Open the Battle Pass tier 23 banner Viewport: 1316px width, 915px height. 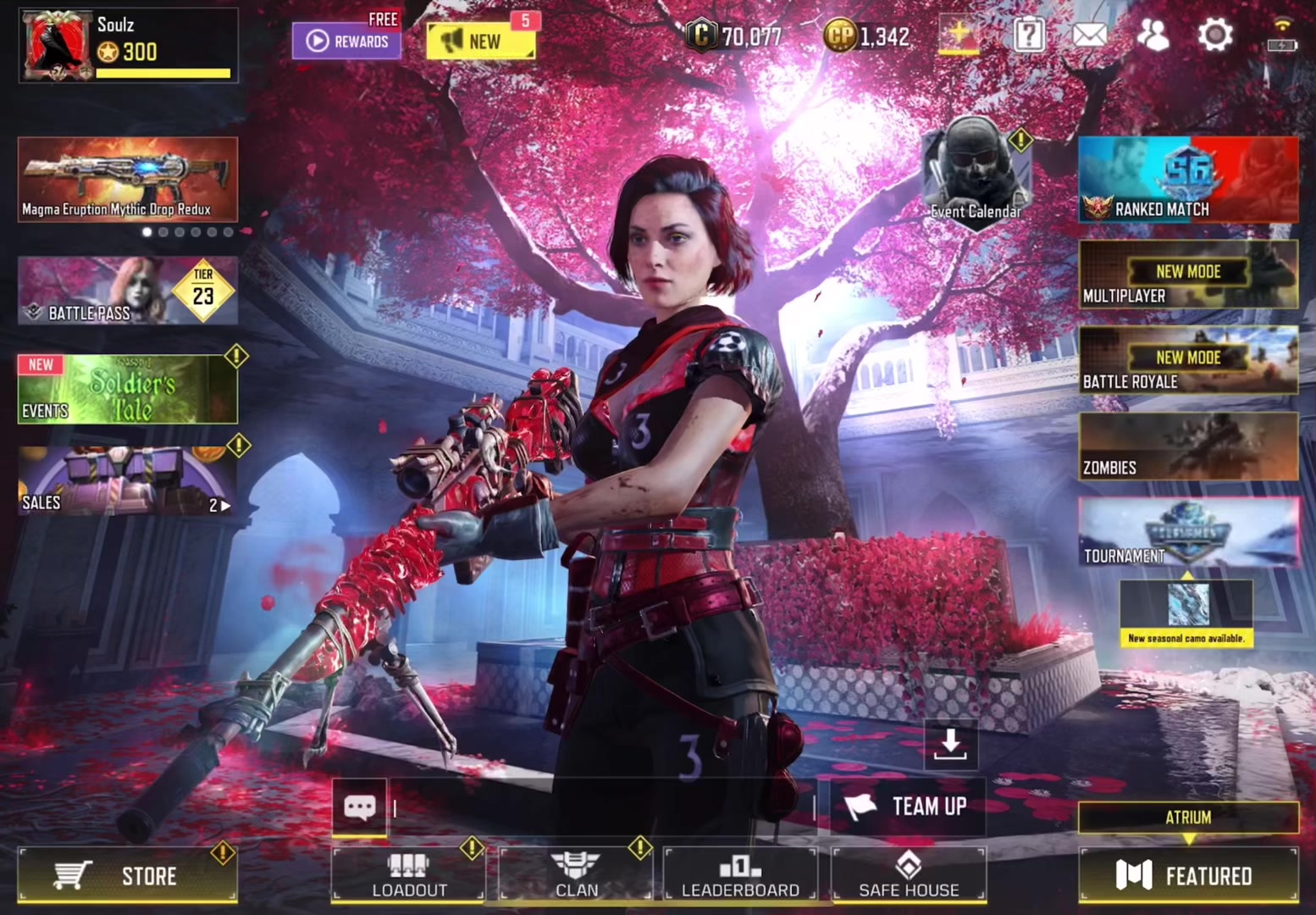[x=127, y=291]
